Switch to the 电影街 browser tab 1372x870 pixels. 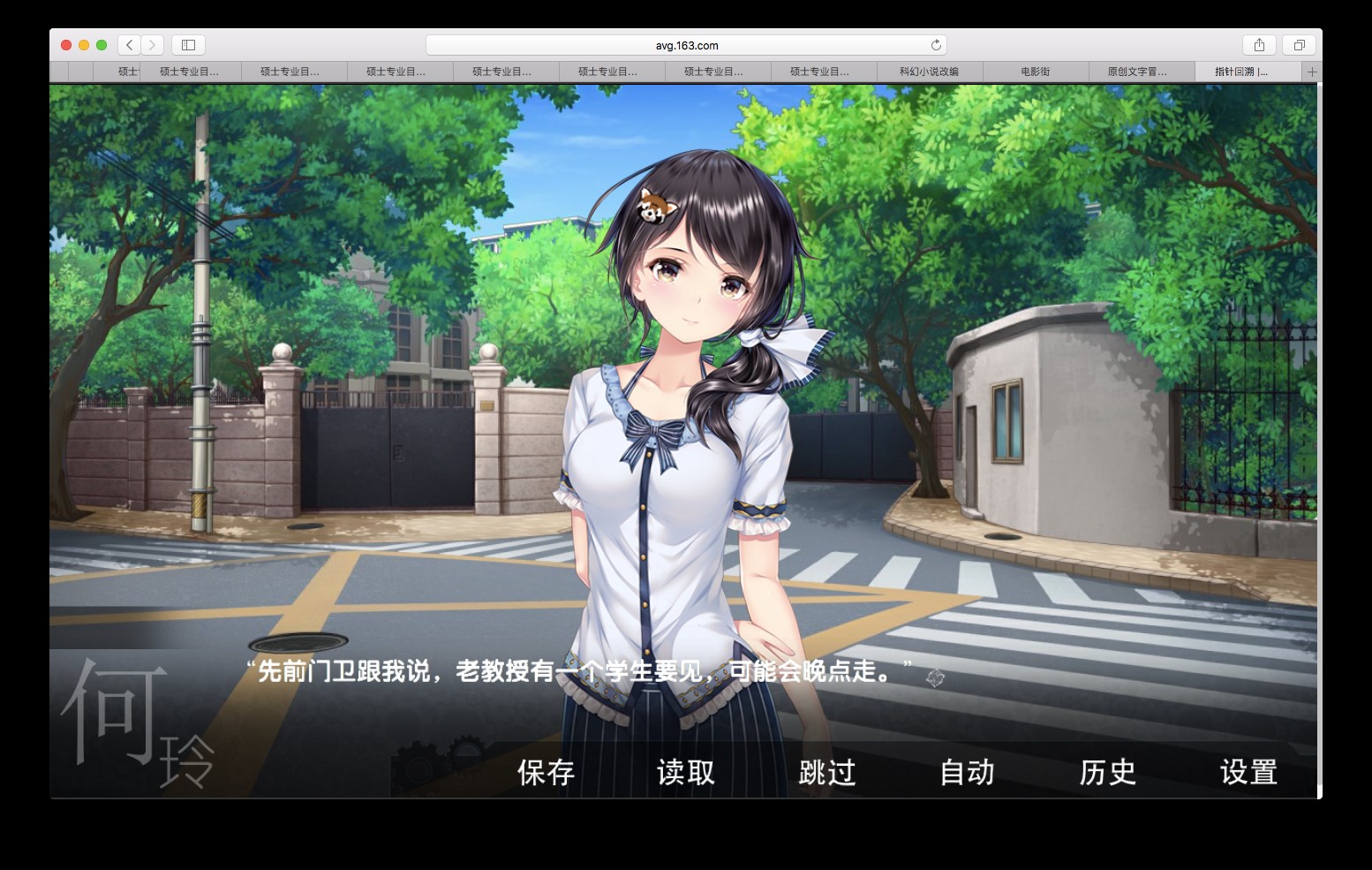(x=1035, y=72)
